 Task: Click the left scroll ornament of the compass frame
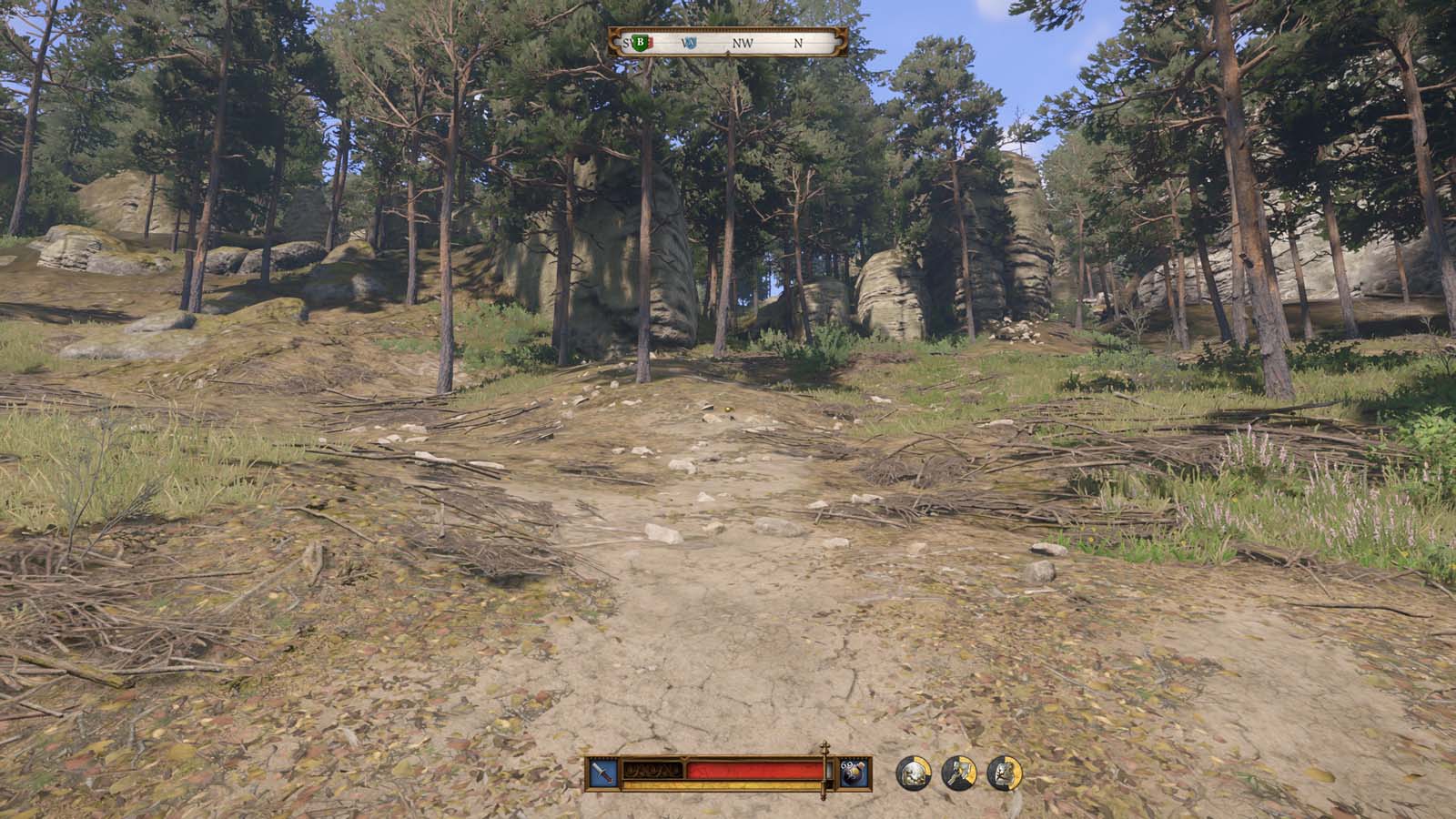click(x=613, y=41)
